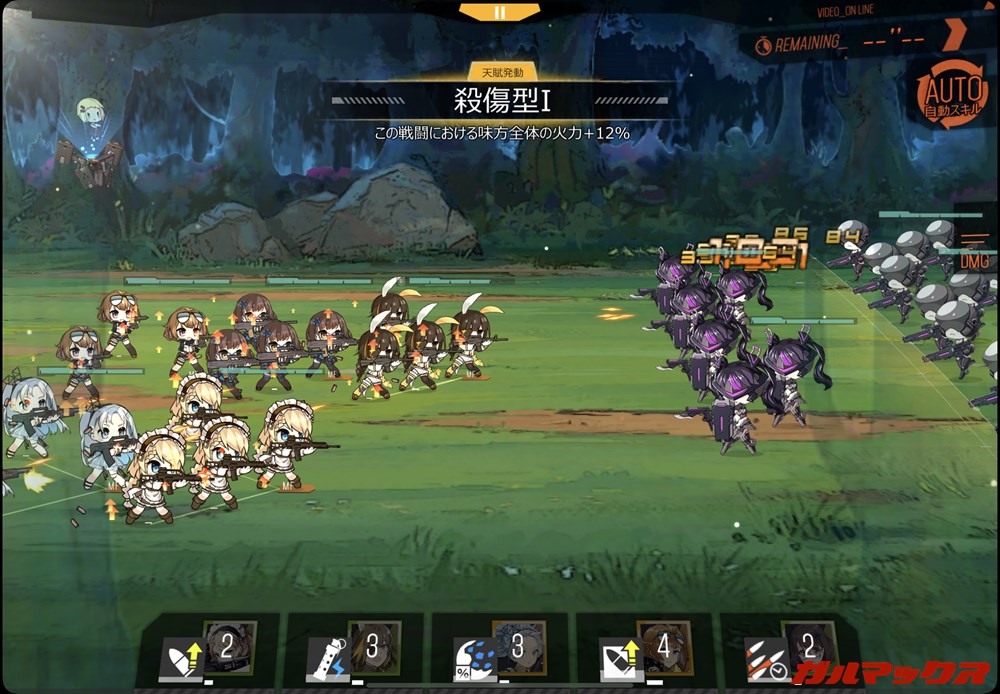Viewport: 1000px width, 694px height.
Task: Trigger the blue-dotted percent shield skill
Action: [x=474, y=657]
